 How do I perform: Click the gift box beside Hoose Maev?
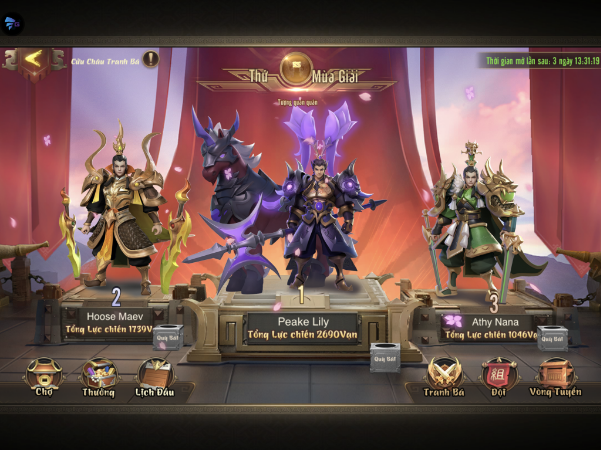click(167, 335)
